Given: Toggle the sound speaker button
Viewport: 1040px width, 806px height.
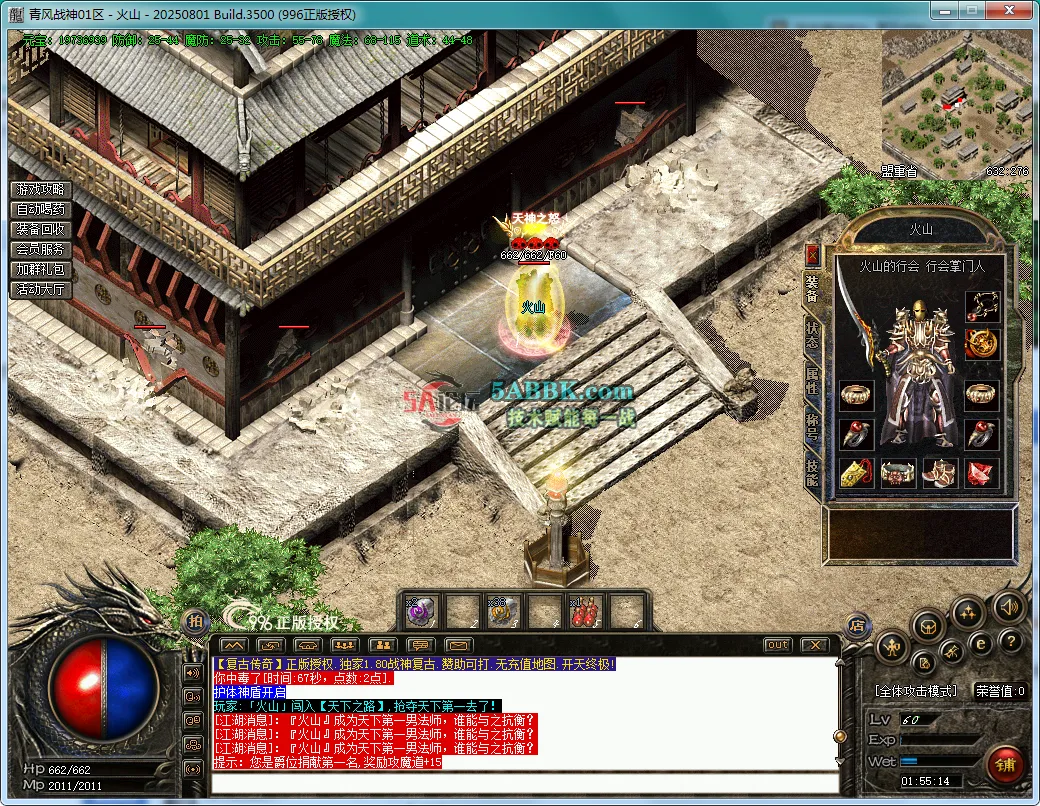Looking at the screenshot, I should (1009, 606).
